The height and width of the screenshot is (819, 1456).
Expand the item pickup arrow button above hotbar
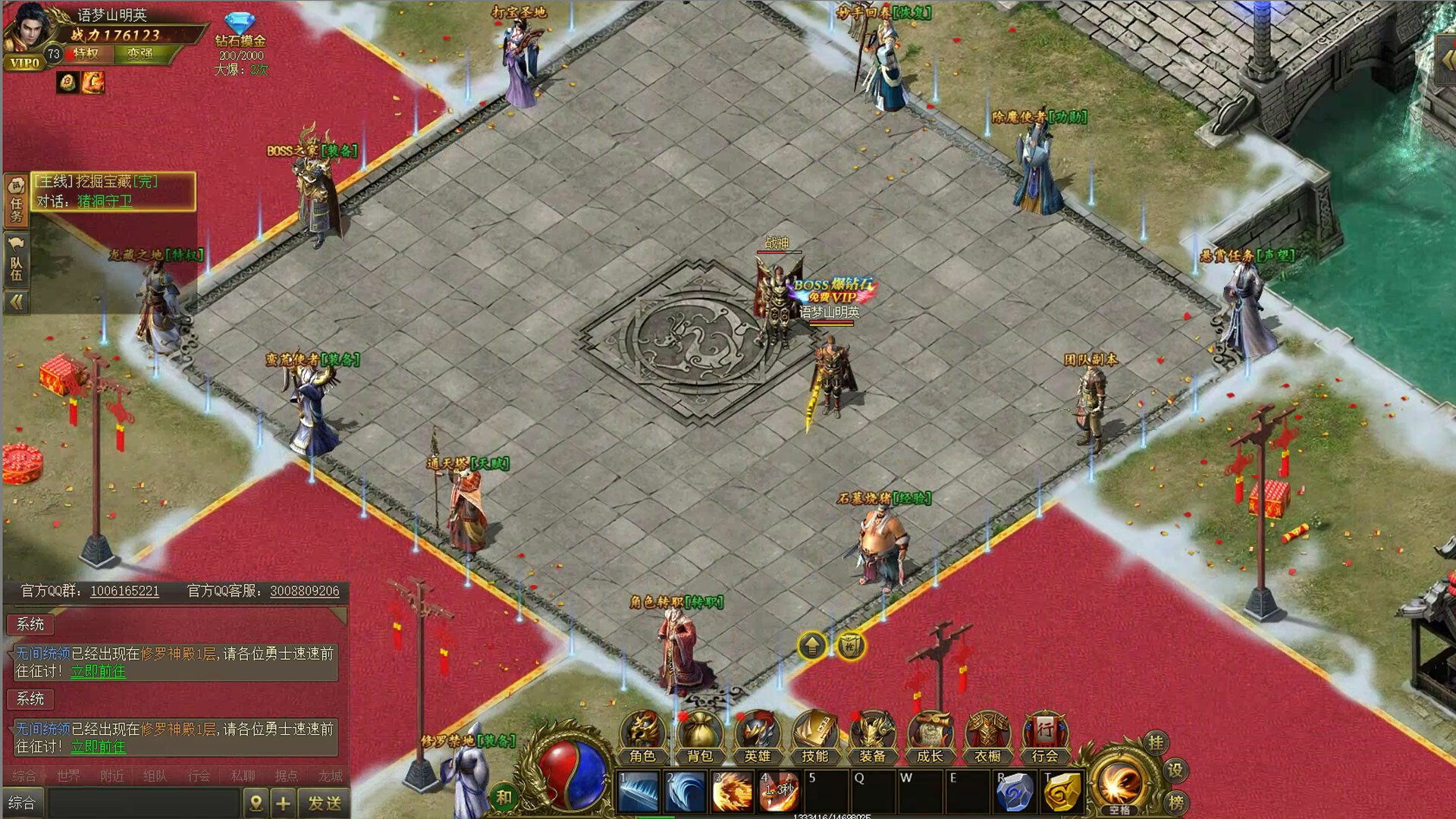click(x=811, y=646)
